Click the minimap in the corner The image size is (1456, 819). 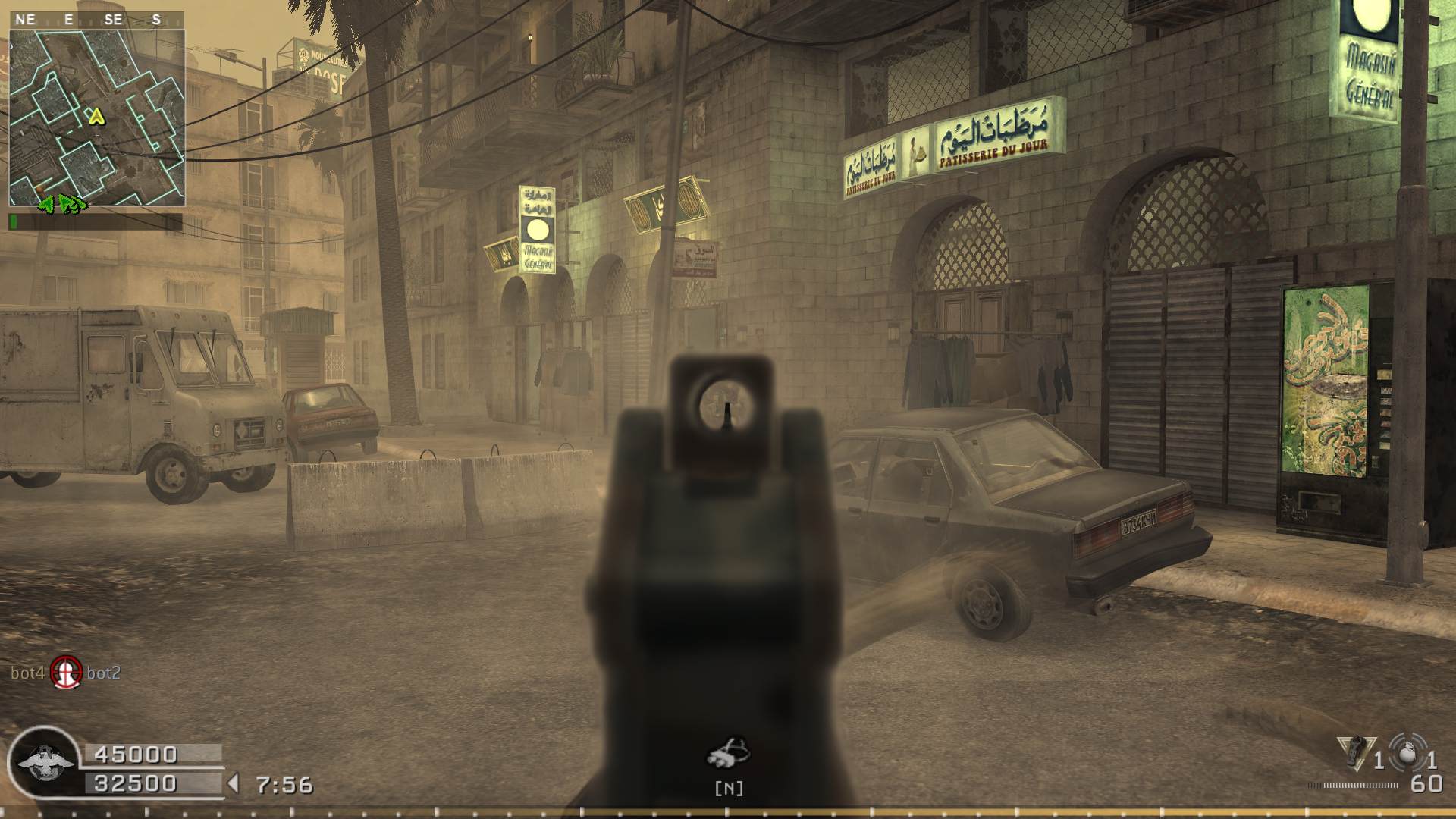point(97,118)
